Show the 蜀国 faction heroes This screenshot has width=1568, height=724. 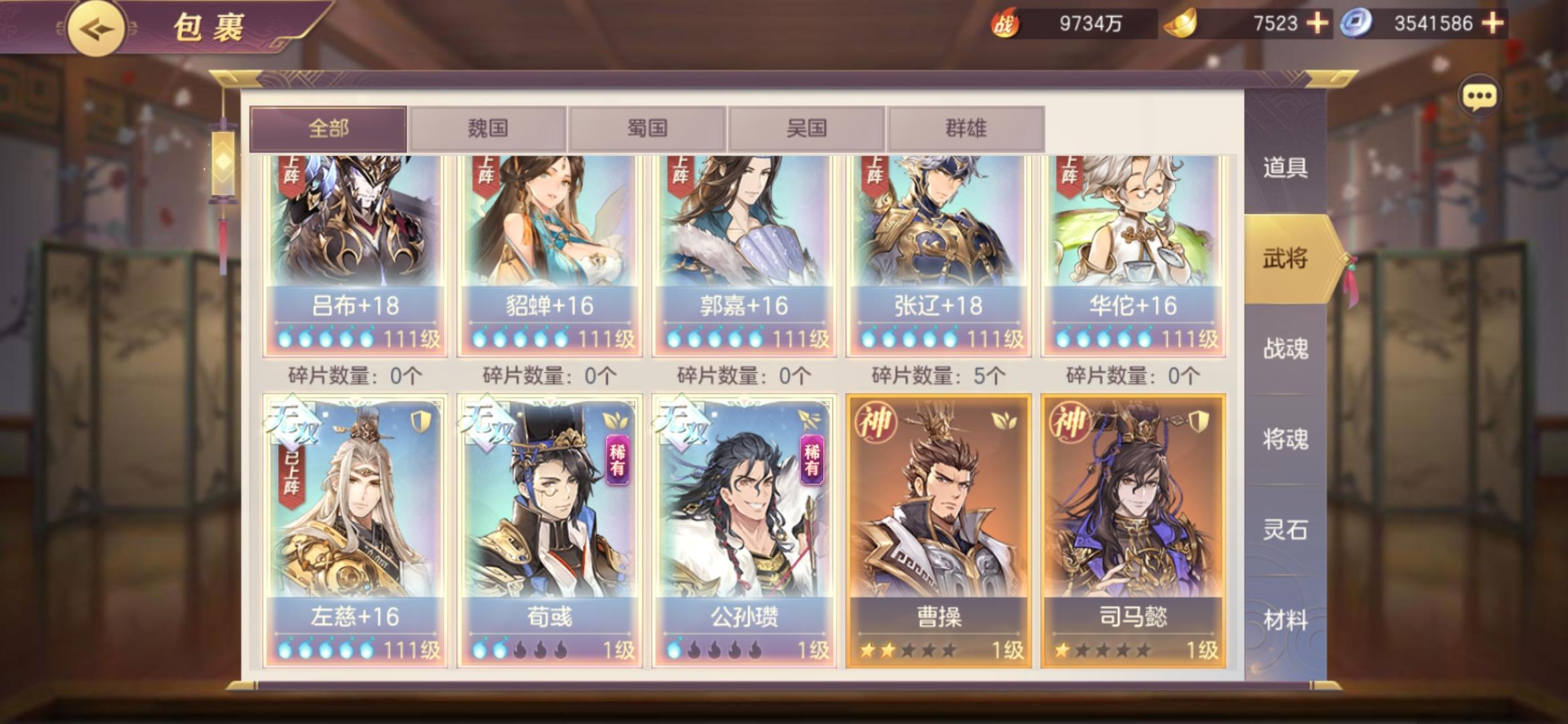pyautogui.click(x=647, y=128)
